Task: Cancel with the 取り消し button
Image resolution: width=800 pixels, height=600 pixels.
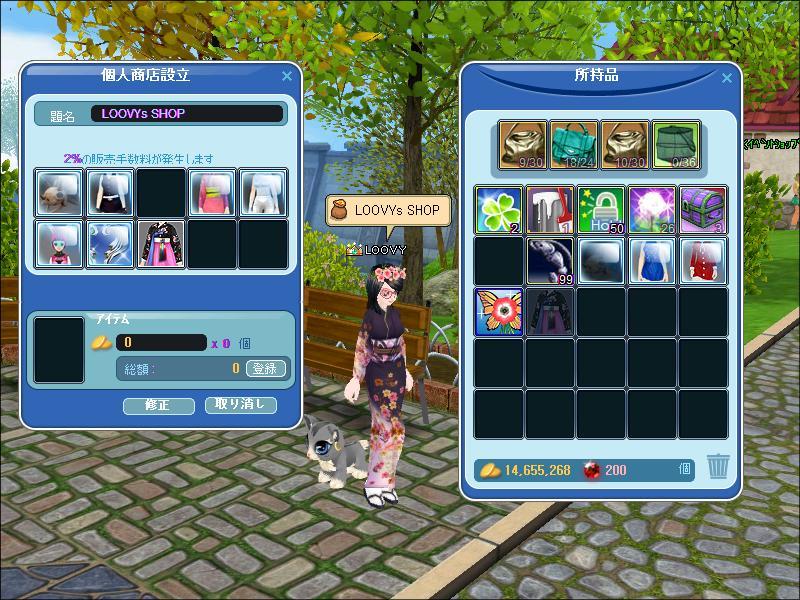Action: [240, 405]
